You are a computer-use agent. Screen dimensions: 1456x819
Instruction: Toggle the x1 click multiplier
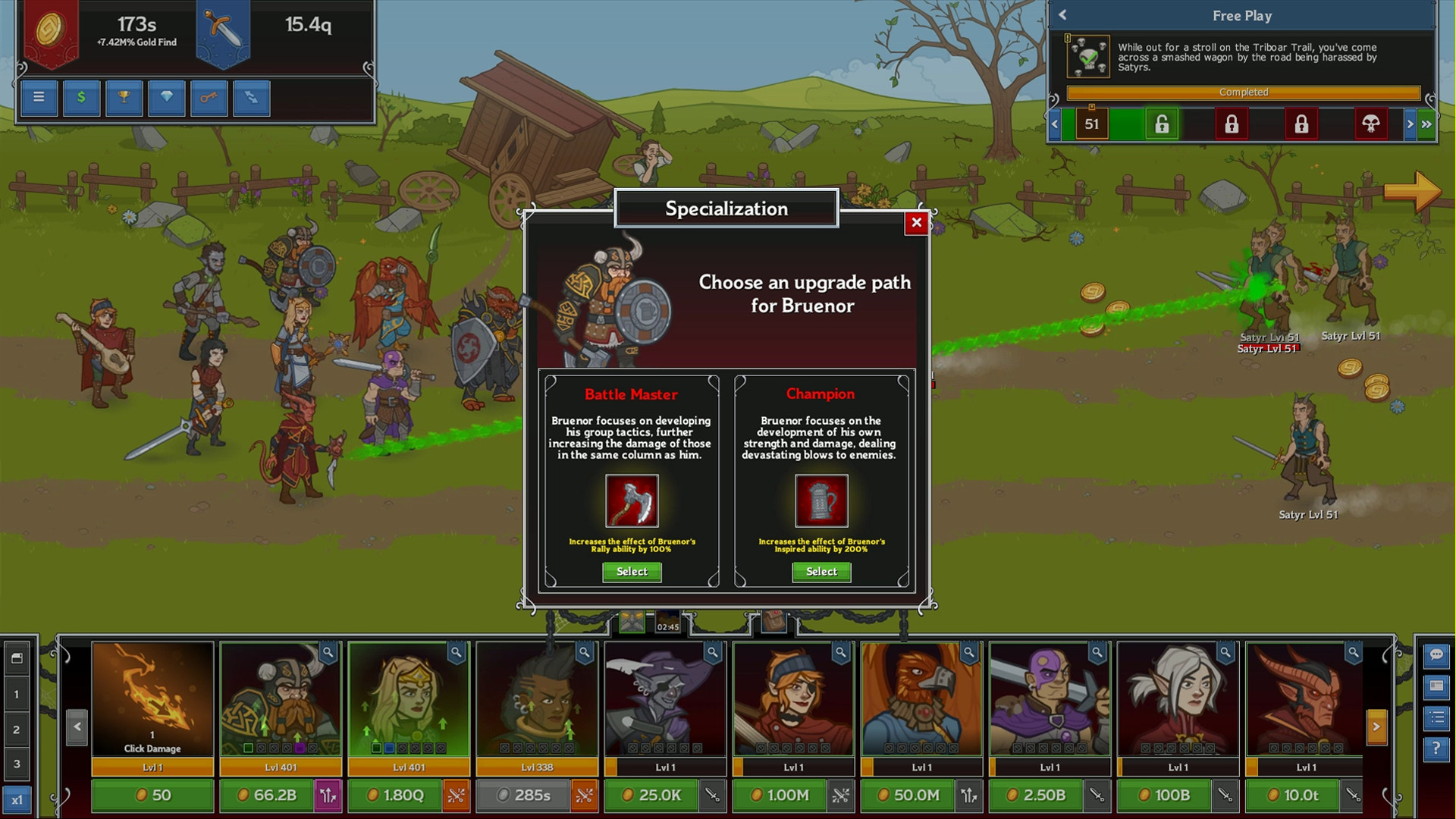(17, 799)
